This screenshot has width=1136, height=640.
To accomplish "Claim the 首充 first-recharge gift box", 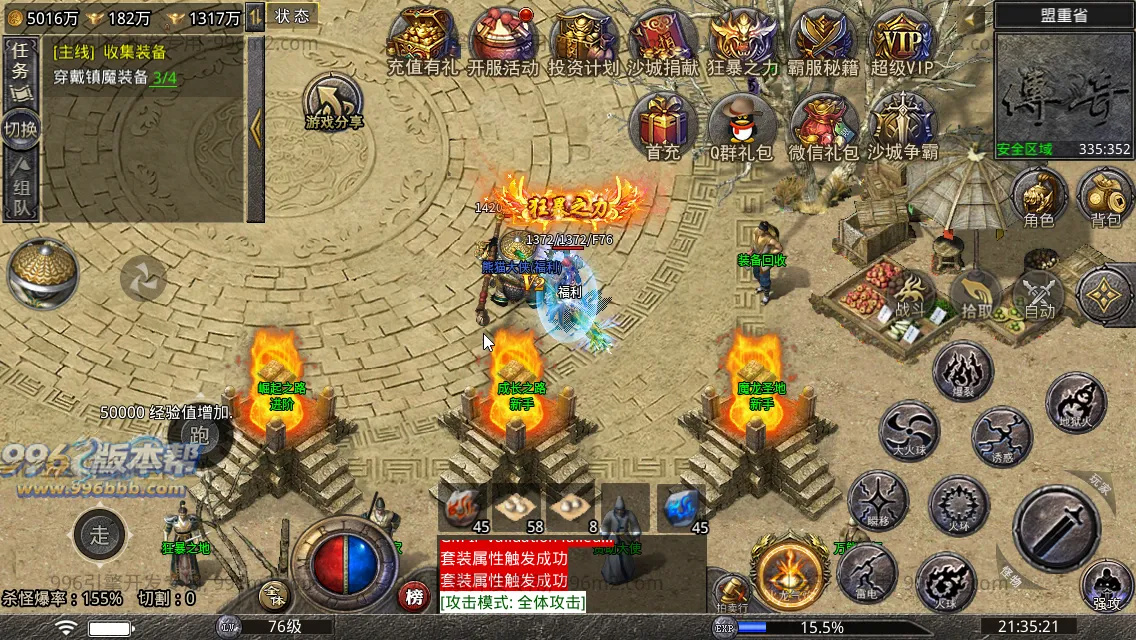I will (x=662, y=125).
